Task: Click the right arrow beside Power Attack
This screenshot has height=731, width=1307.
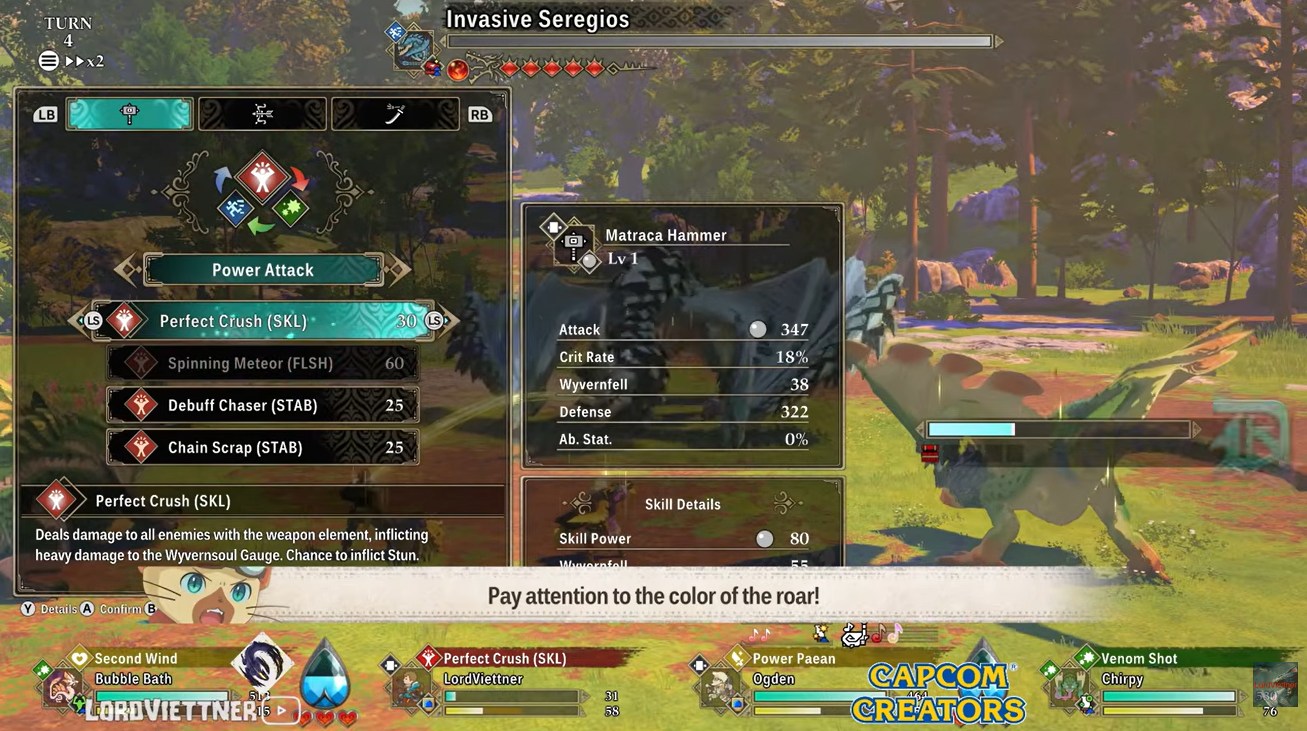Action: tap(399, 269)
